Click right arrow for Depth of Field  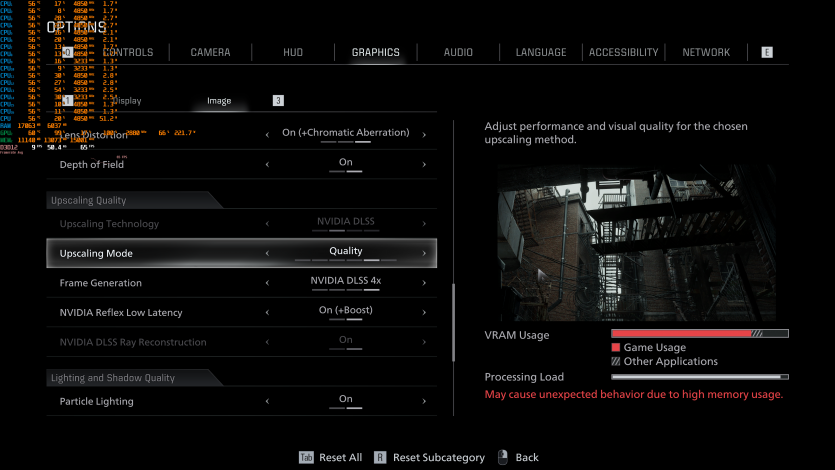[x=424, y=164]
